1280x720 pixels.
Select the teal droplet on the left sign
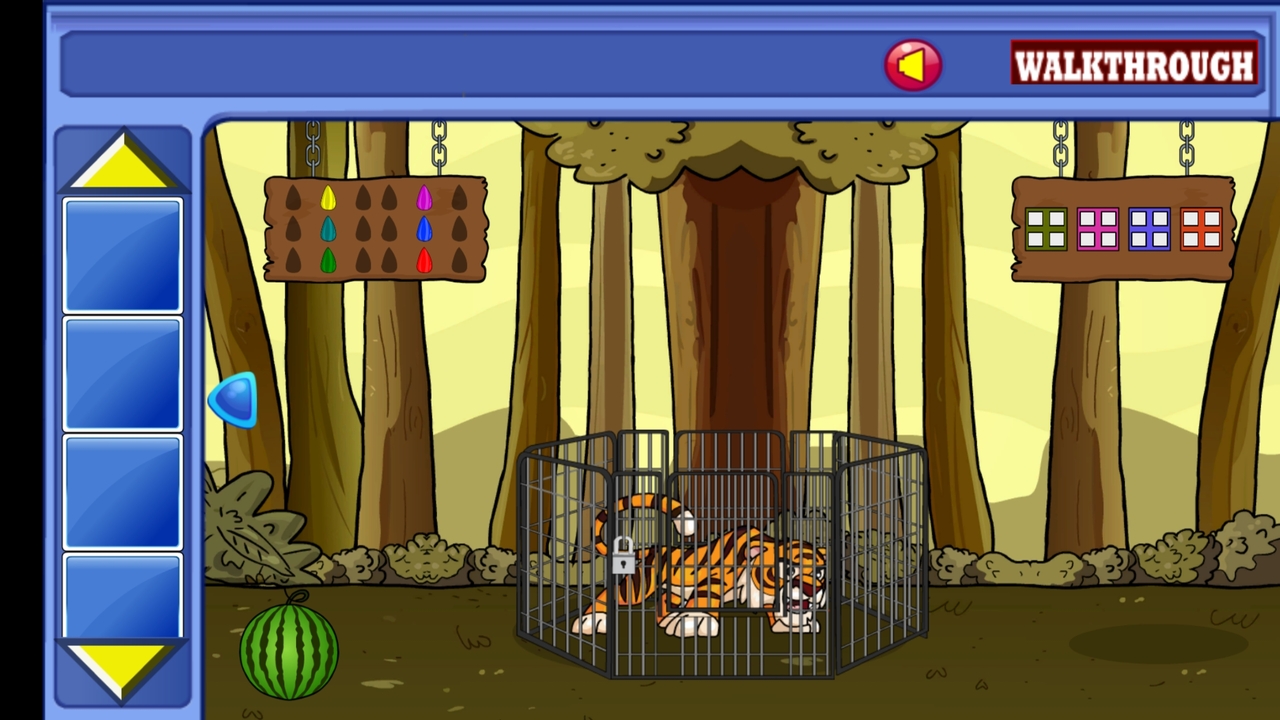tap(328, 228)
